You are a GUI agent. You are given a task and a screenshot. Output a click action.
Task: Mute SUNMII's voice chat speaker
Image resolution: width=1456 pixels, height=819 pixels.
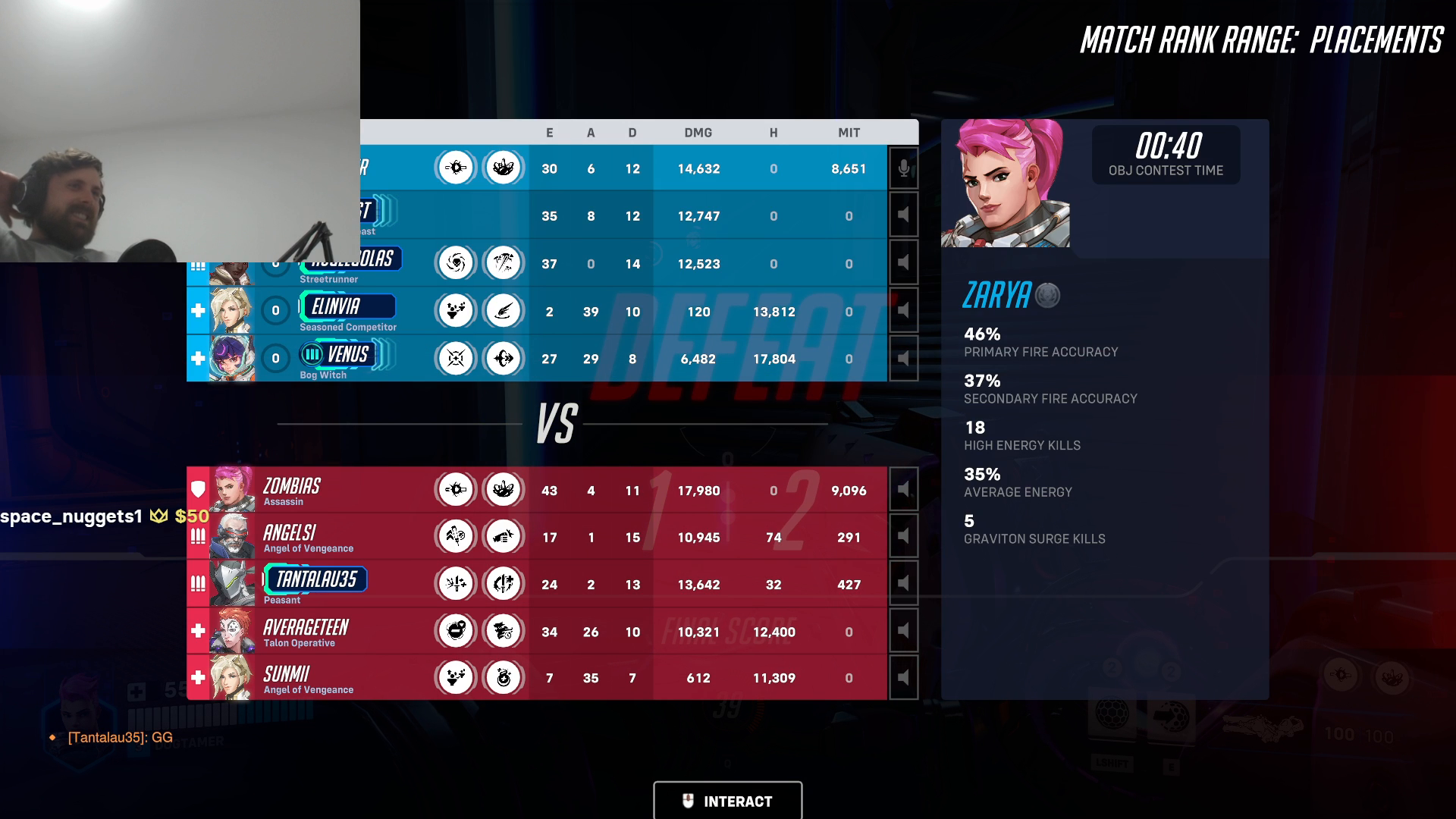pos(902,677)
